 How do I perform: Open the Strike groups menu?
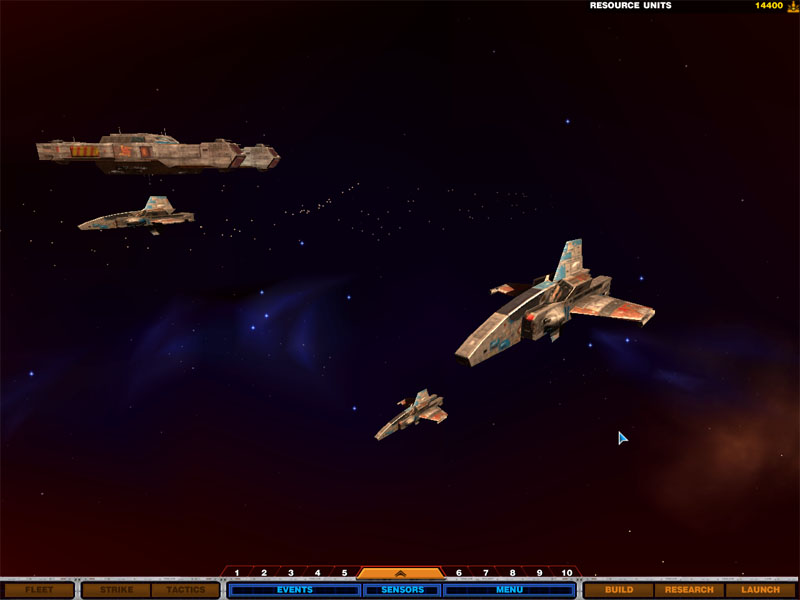(116, 590)
